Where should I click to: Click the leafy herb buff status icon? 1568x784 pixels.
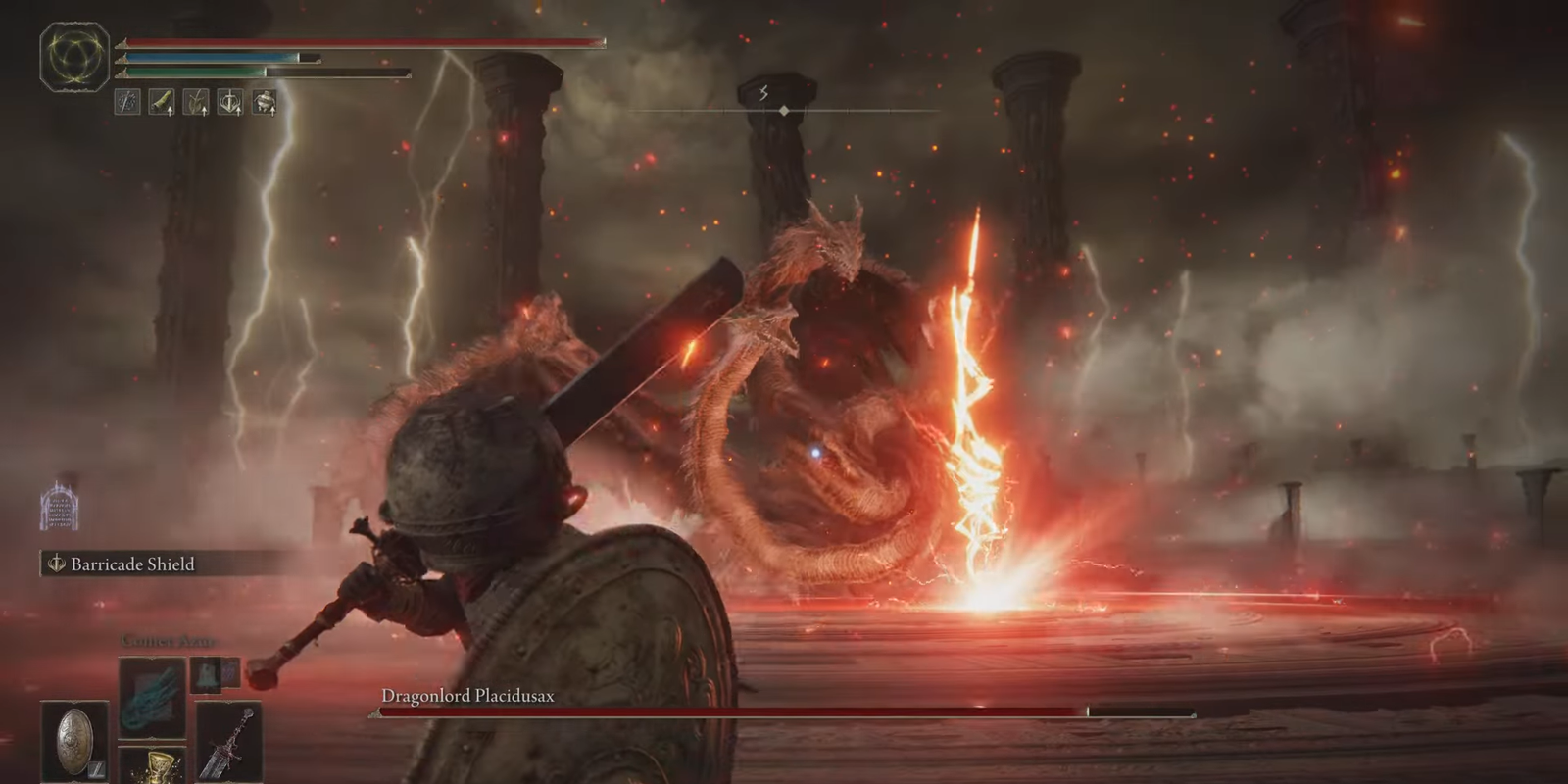[x=196, y=101]
